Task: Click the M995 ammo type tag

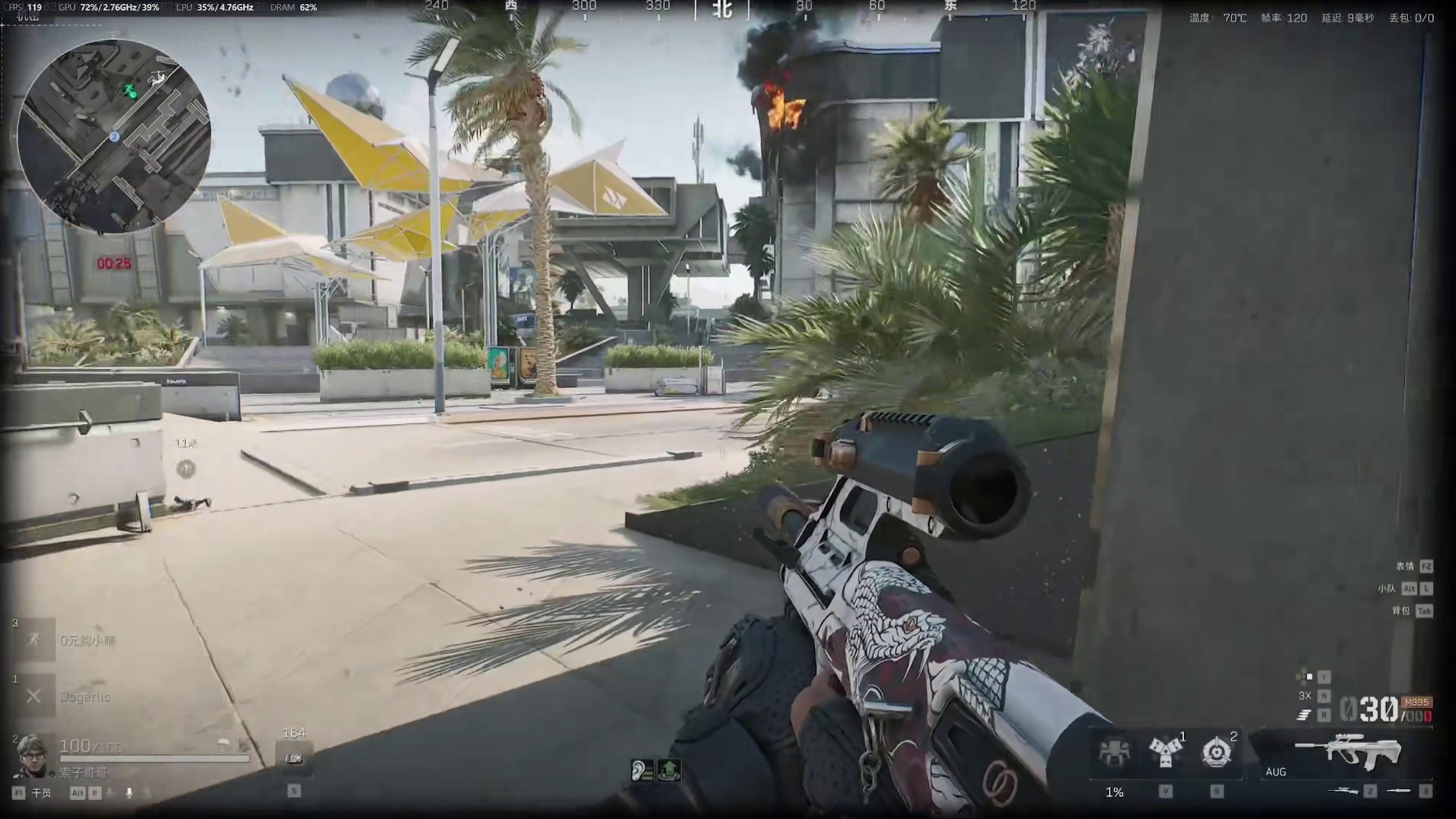Action: [x=1416, y=702]
